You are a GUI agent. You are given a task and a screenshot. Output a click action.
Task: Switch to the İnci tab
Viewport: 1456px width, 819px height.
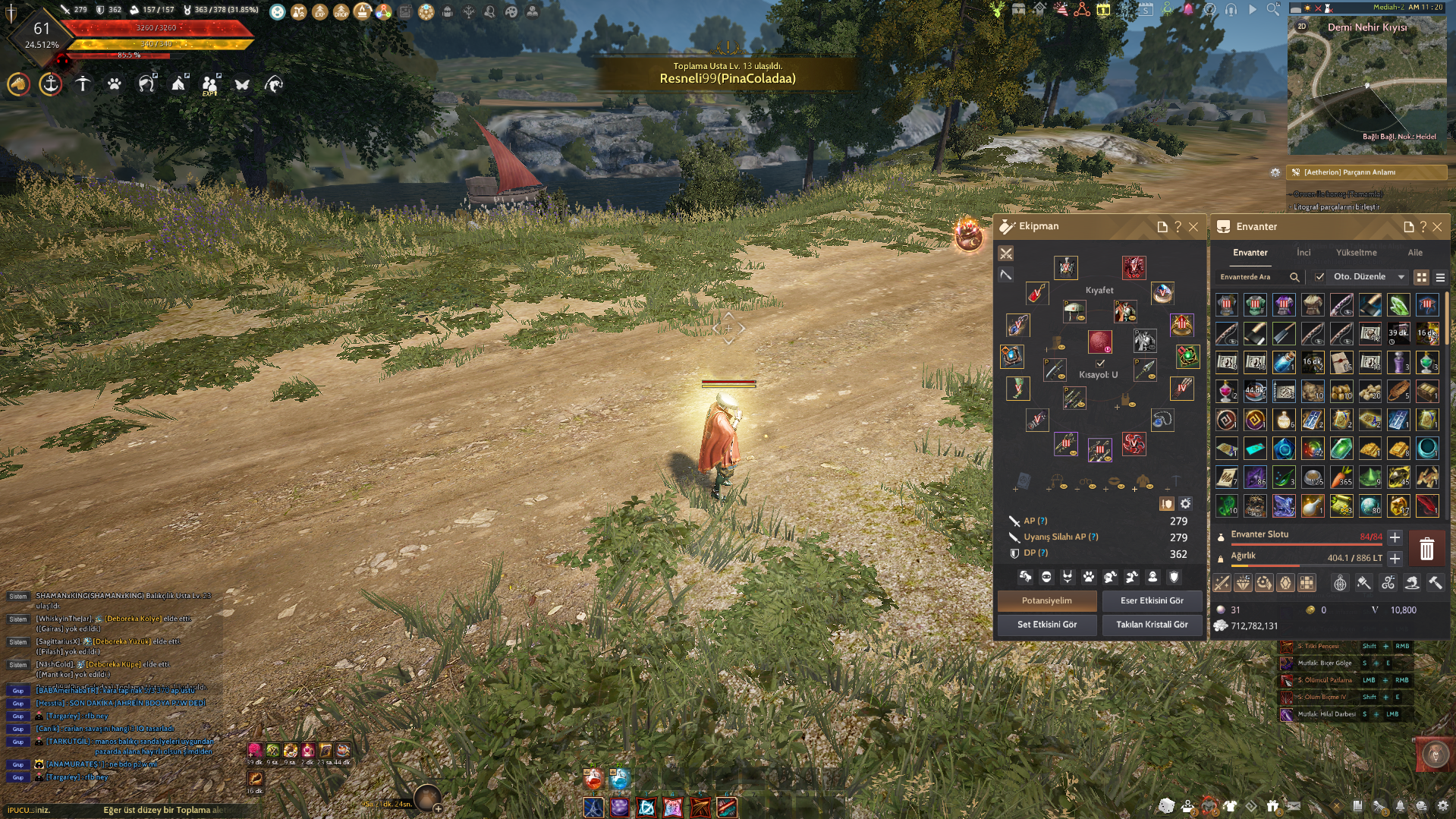point(1303,253)
